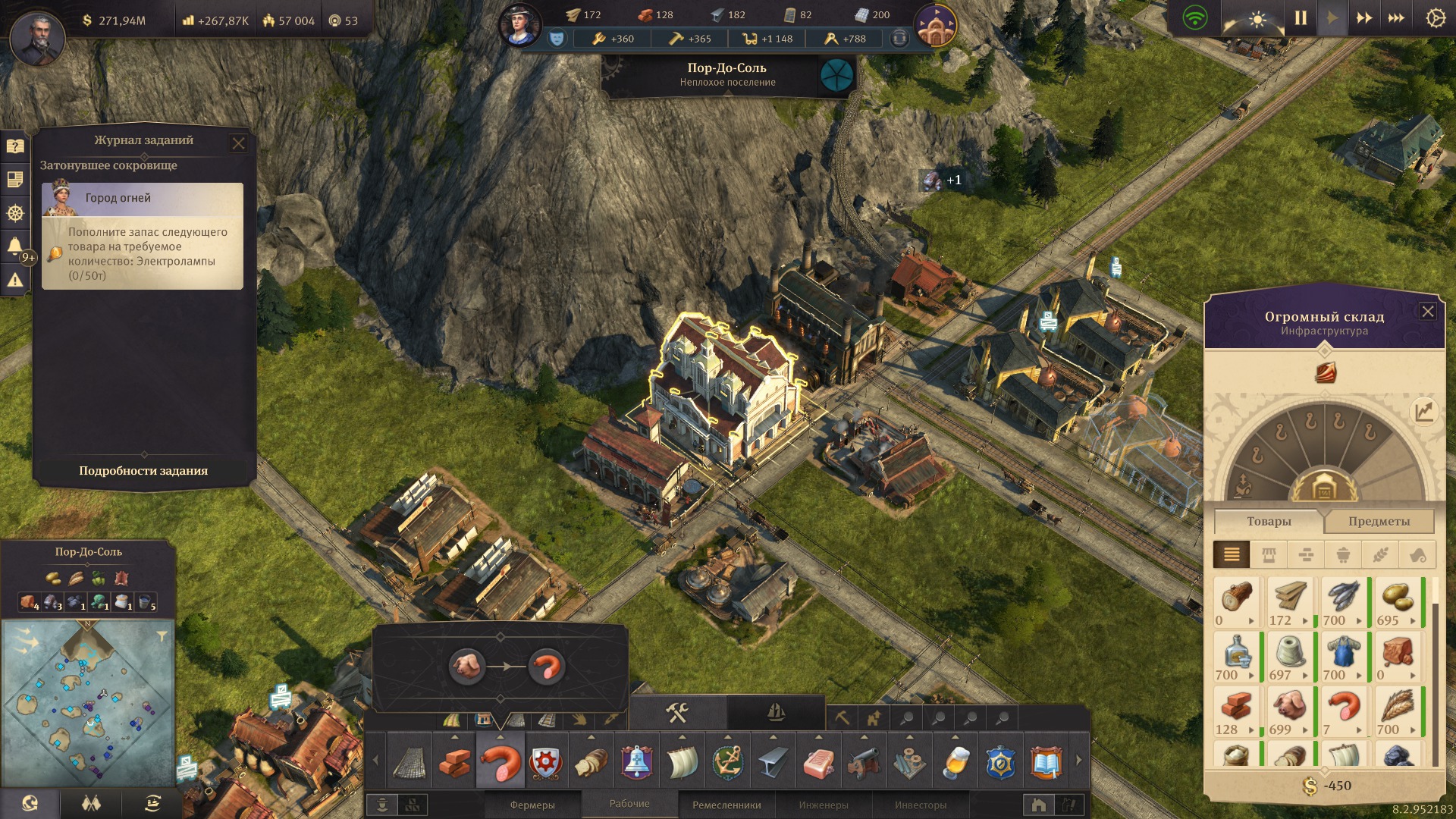Open the ship construction menu tab
This screenshot has width=1456, height=819.
tap(775, 713)
